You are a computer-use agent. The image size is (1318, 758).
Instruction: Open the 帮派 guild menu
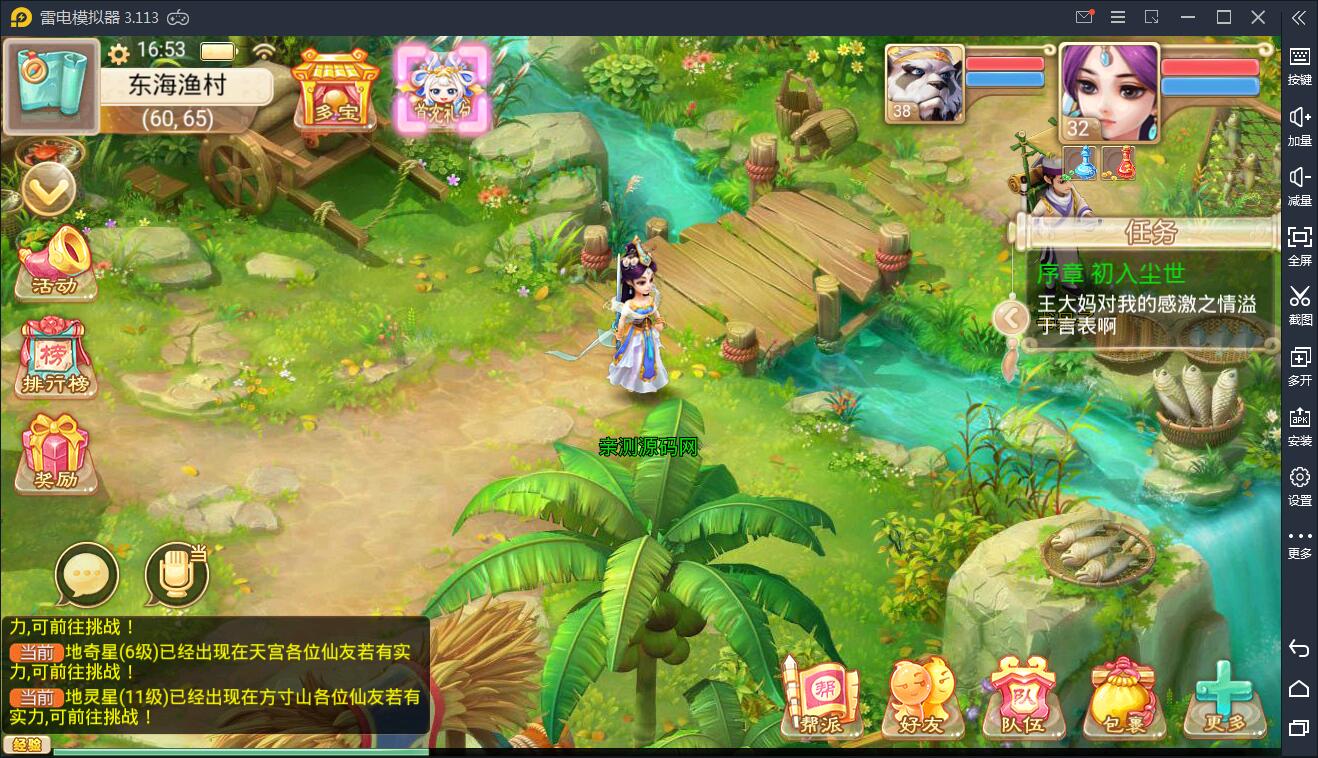coord(822,698)
